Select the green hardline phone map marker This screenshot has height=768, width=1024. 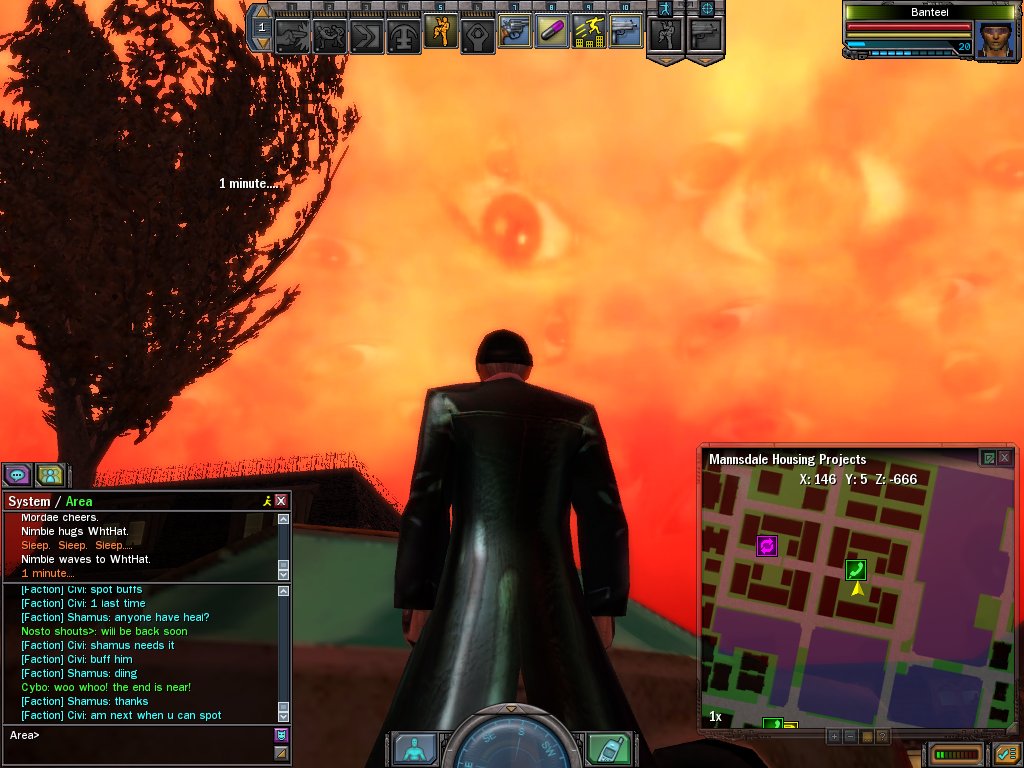coord(856,570)
